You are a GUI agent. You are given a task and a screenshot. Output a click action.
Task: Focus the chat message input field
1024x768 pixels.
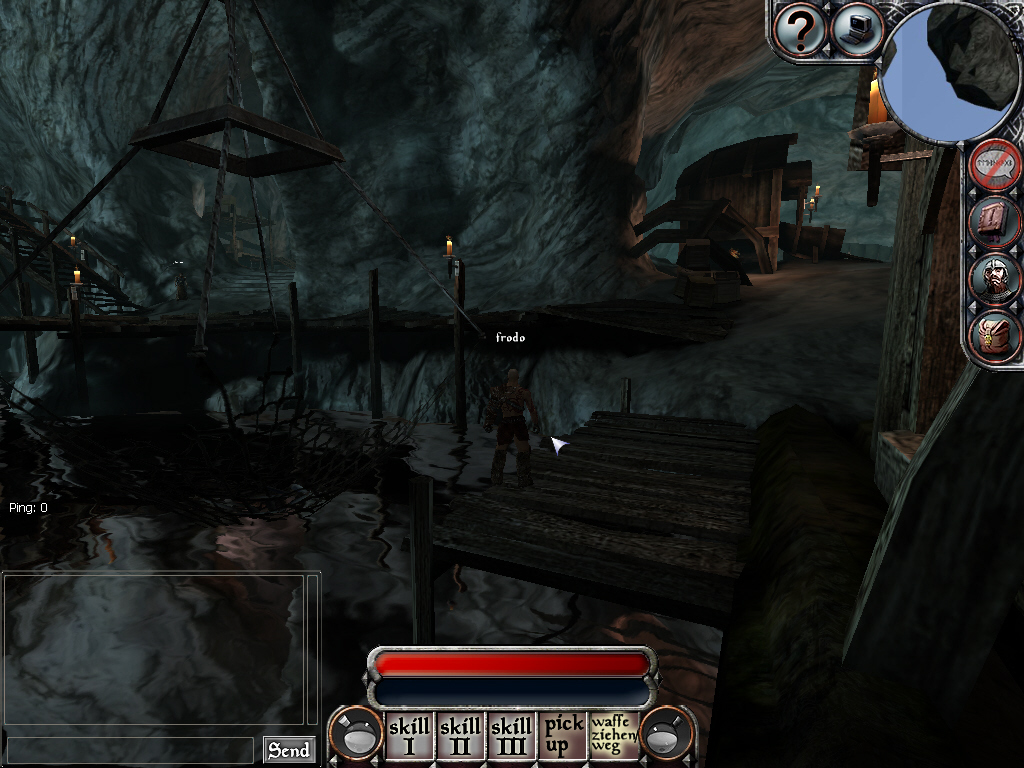pos(130,750)
